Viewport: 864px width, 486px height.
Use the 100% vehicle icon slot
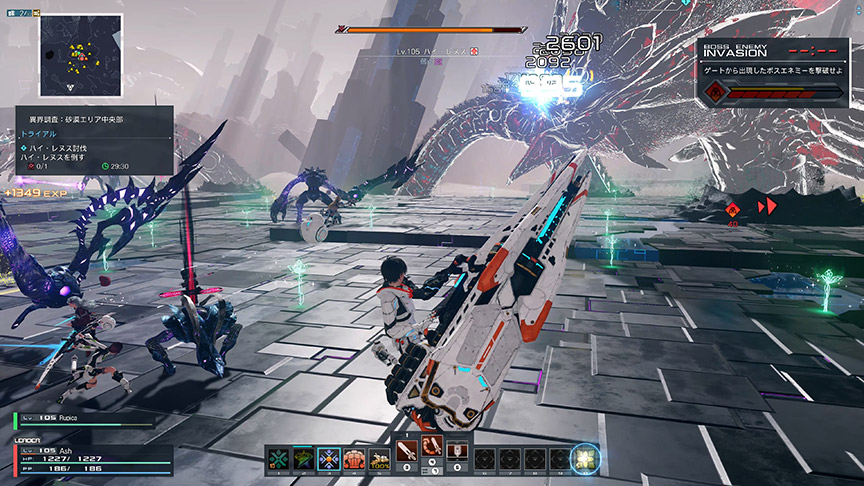(381, 459)
